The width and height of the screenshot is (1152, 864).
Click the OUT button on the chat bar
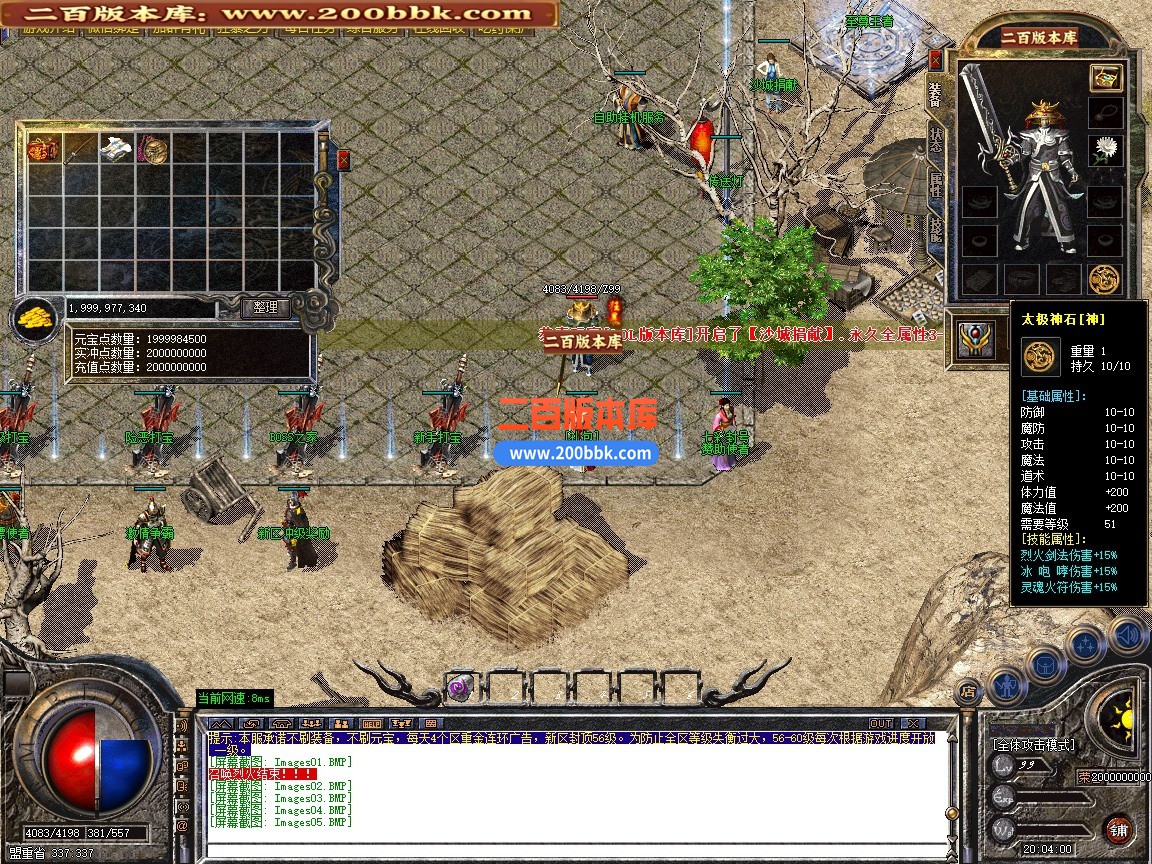coord(881,723)
